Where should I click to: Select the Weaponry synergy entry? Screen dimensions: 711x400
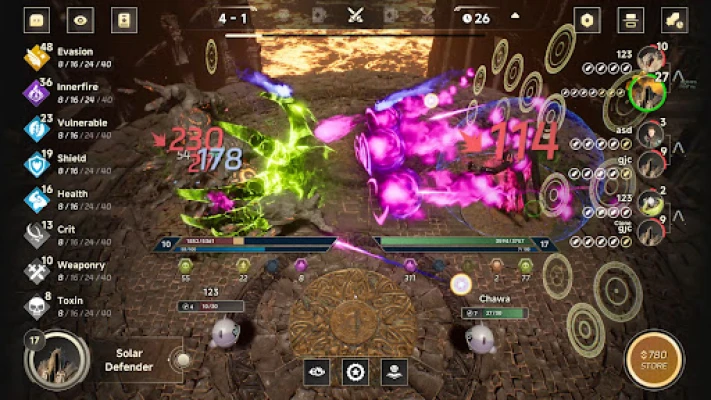(x=60, y=270)
